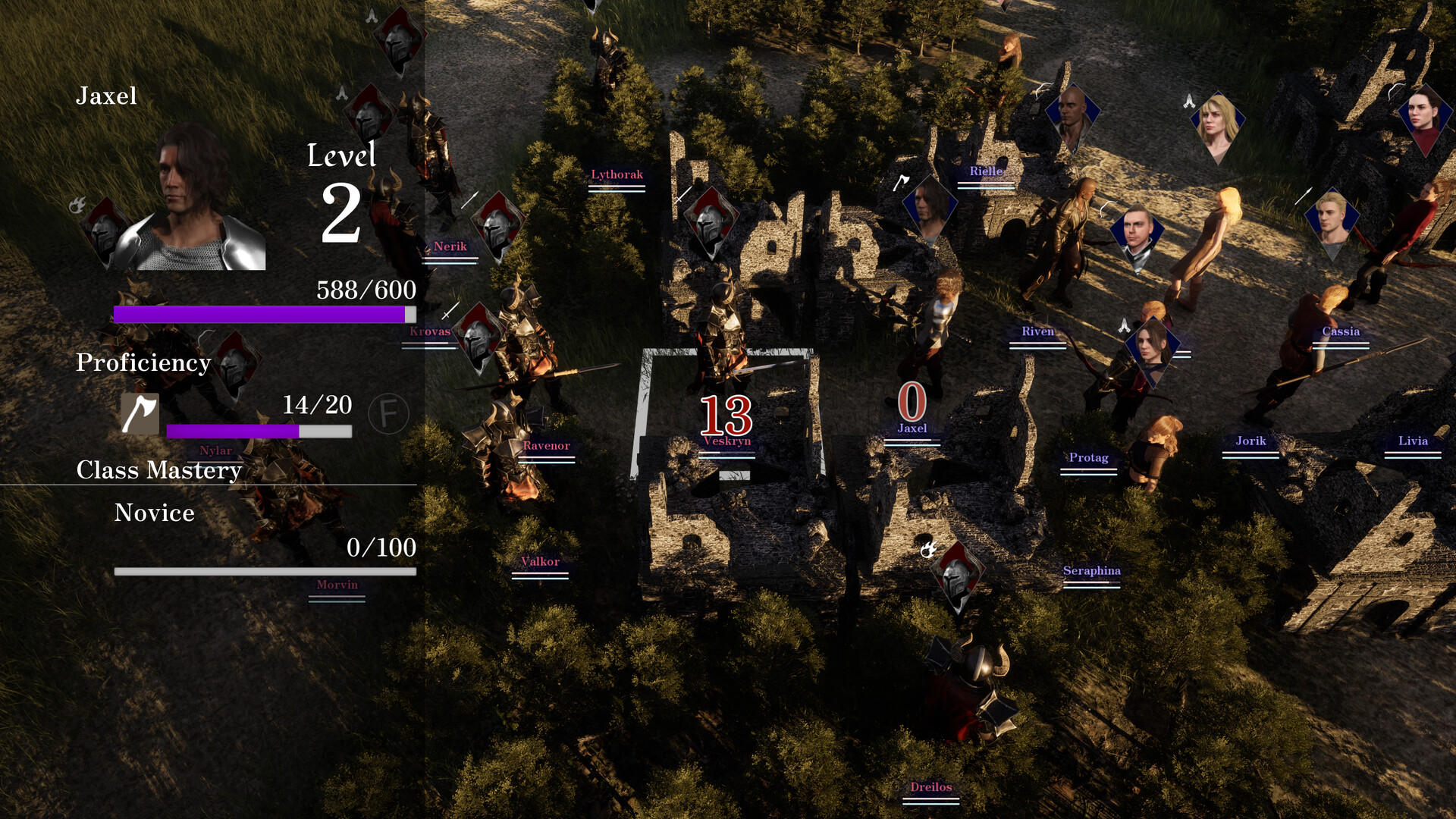
Task: Click the sword icon above Nerik's helmet portrait
Action: coord(470,199)
